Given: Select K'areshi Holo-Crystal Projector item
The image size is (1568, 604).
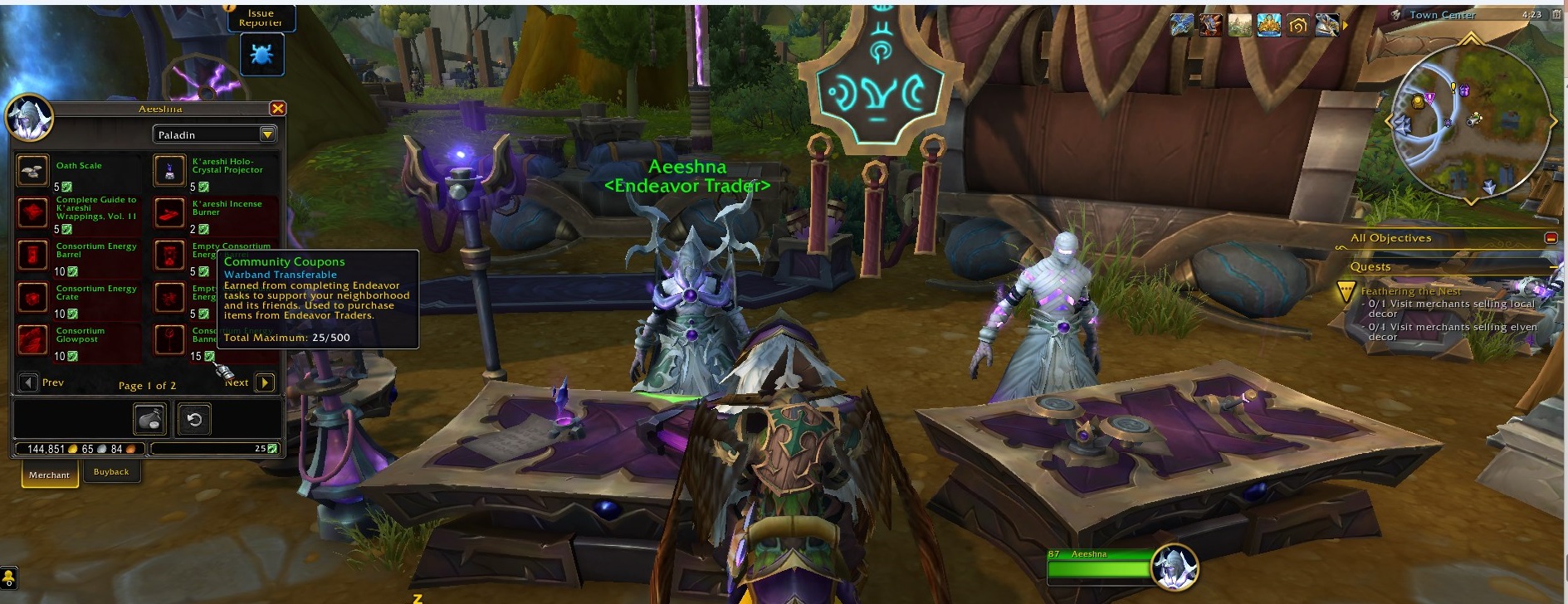Looking at the screenshot, I should (x=169, y=170).
